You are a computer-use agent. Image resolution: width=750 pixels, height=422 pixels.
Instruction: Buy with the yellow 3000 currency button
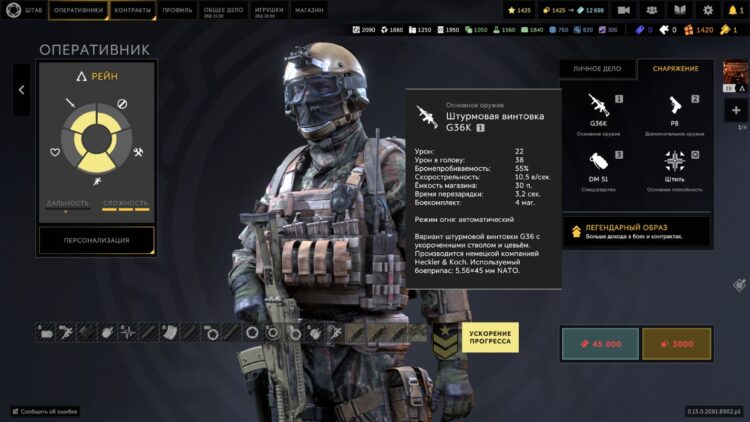(676, 343)
